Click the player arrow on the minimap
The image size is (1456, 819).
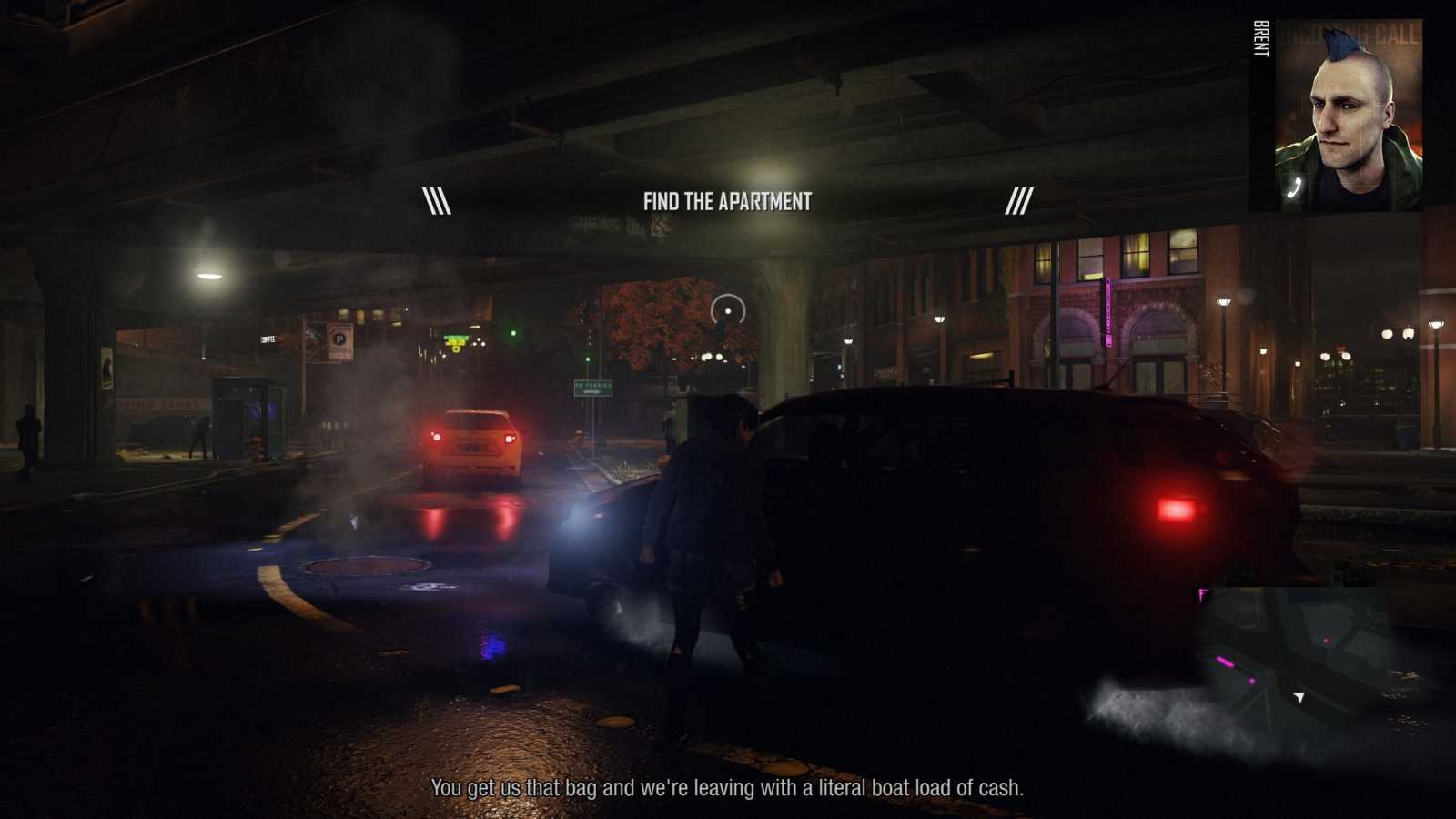[x=1299, y=698]
